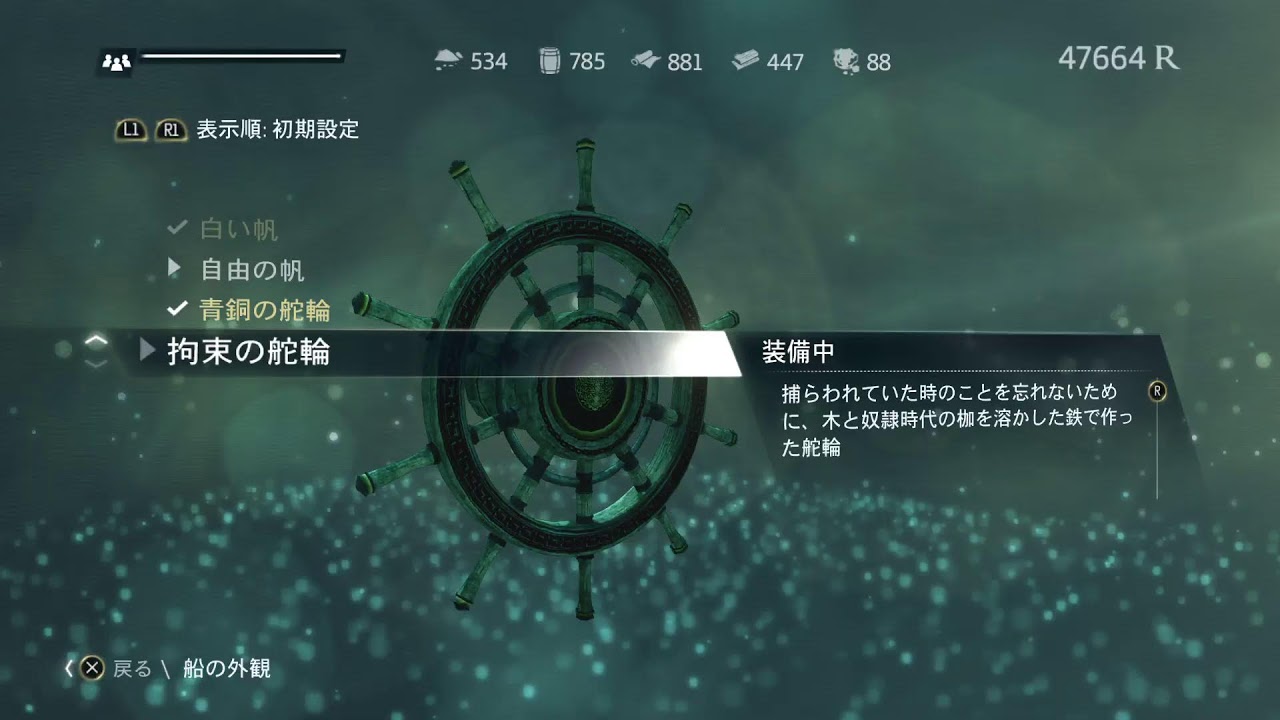Click the upward chevron beside the item list
1280x720 pixels.
pyautogui.click(x=96, y=340)
